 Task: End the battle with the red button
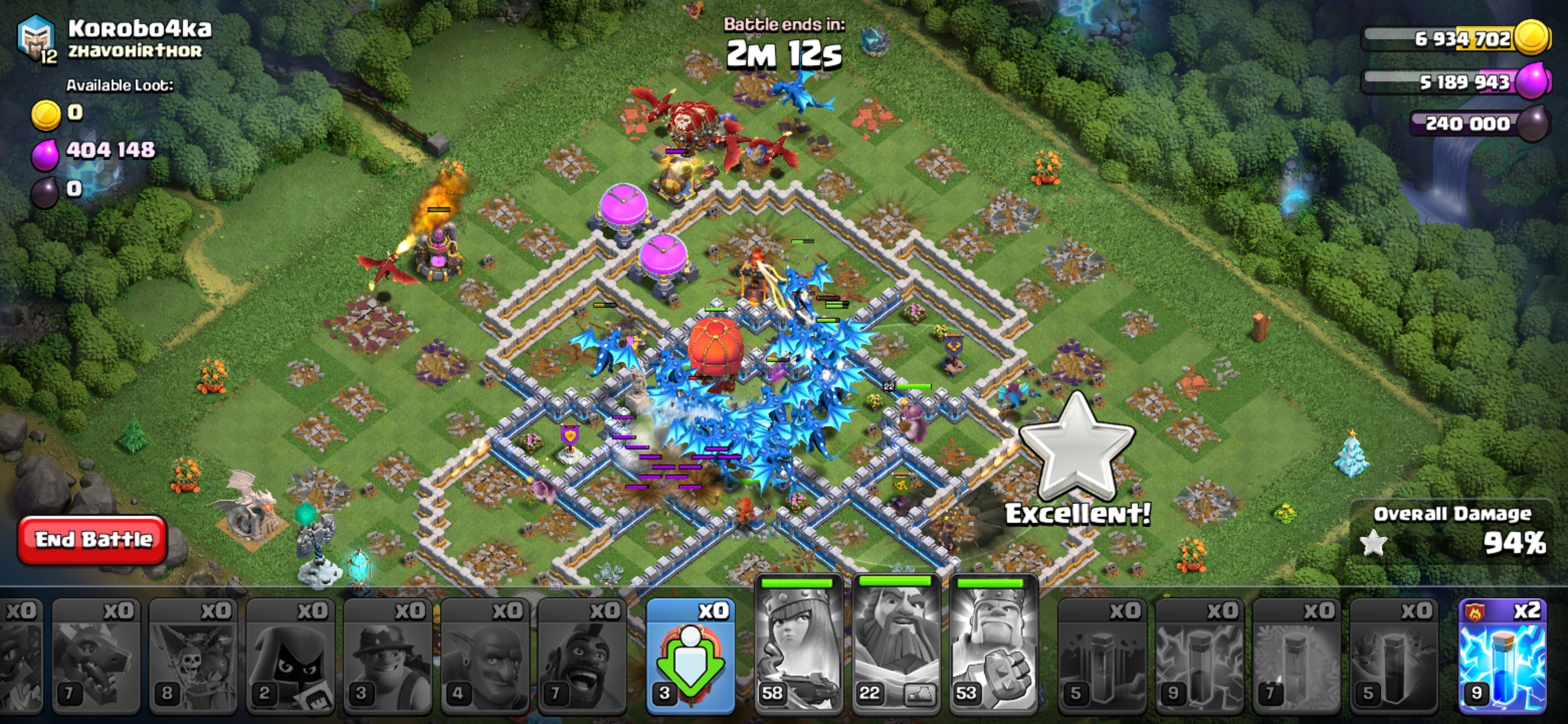[92, 540]
